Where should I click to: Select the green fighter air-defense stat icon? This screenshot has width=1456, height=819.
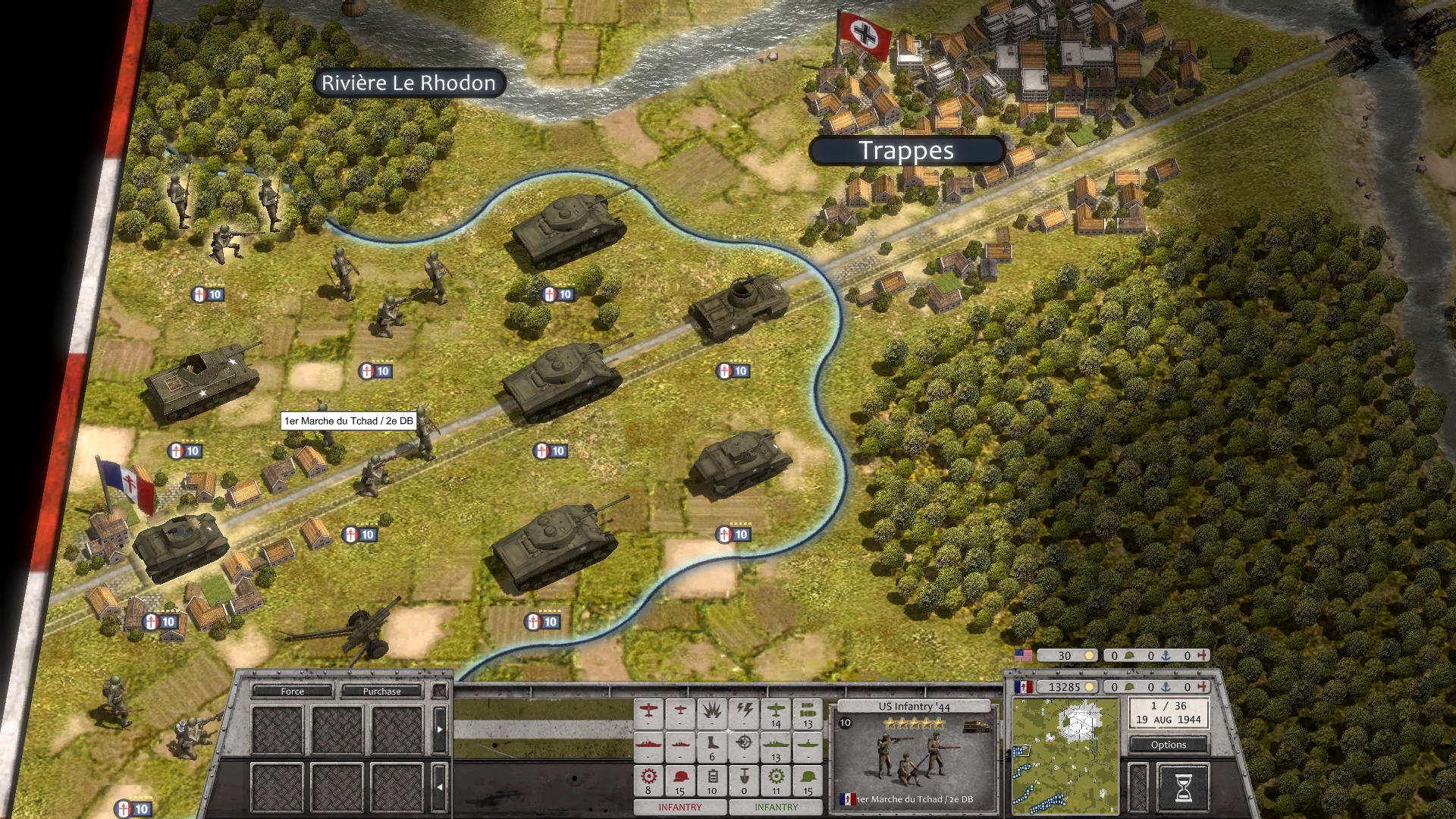point(776,710)
